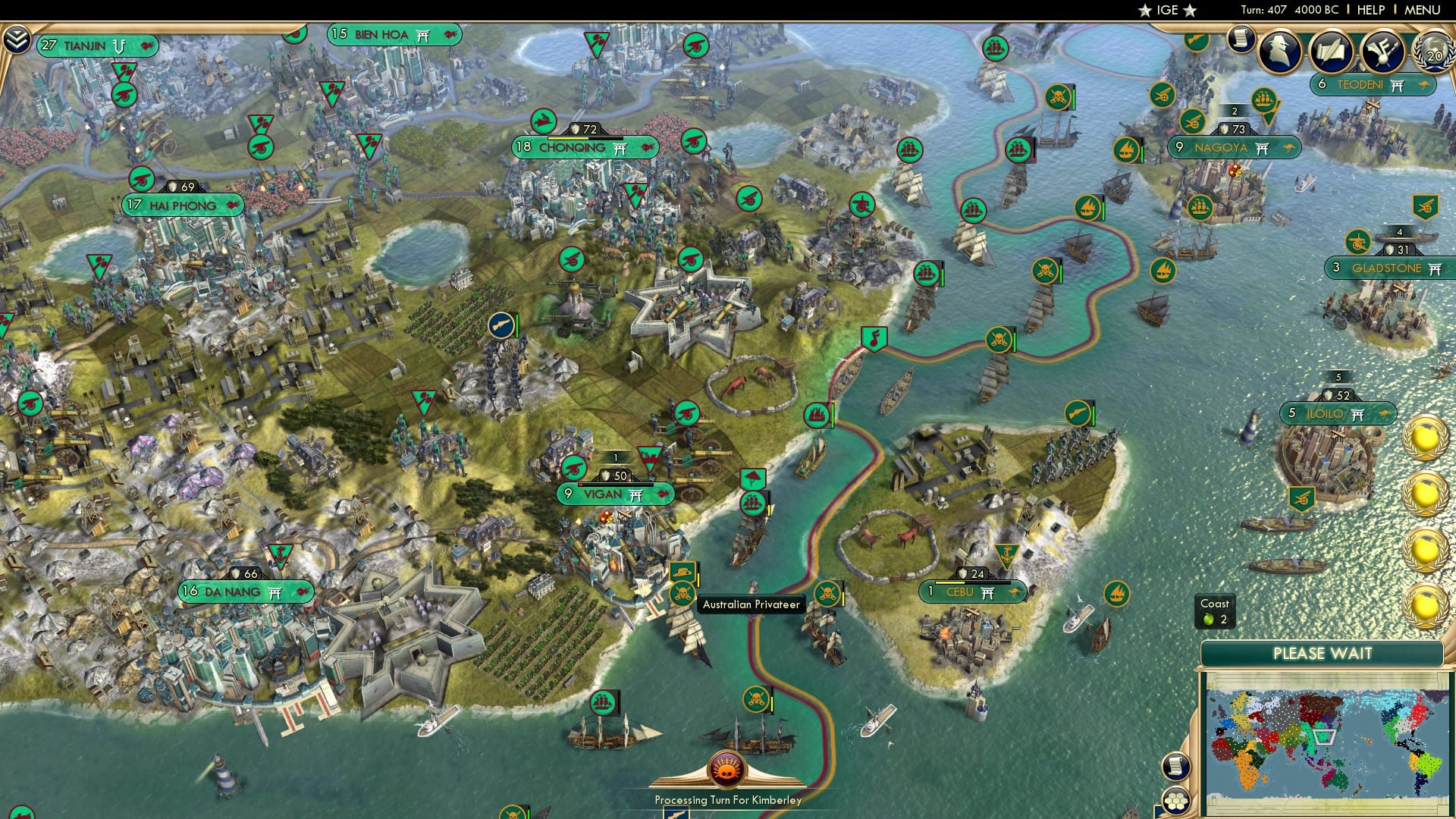Open map options via scroll icon beside minimap
1456x819 pixels.
pos(1175,767)
